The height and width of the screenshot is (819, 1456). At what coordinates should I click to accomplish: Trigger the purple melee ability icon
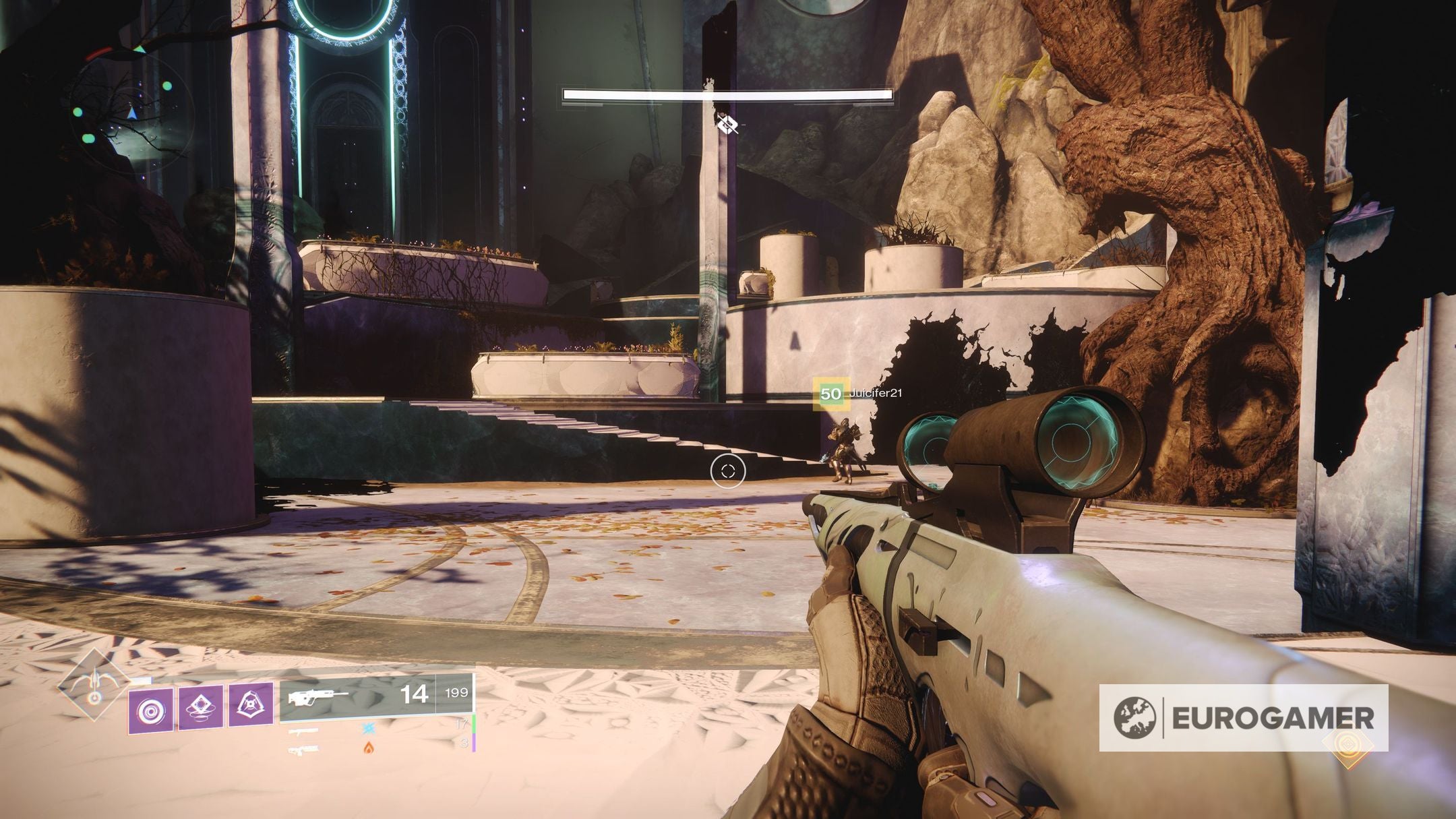click(x=200, y=706)
